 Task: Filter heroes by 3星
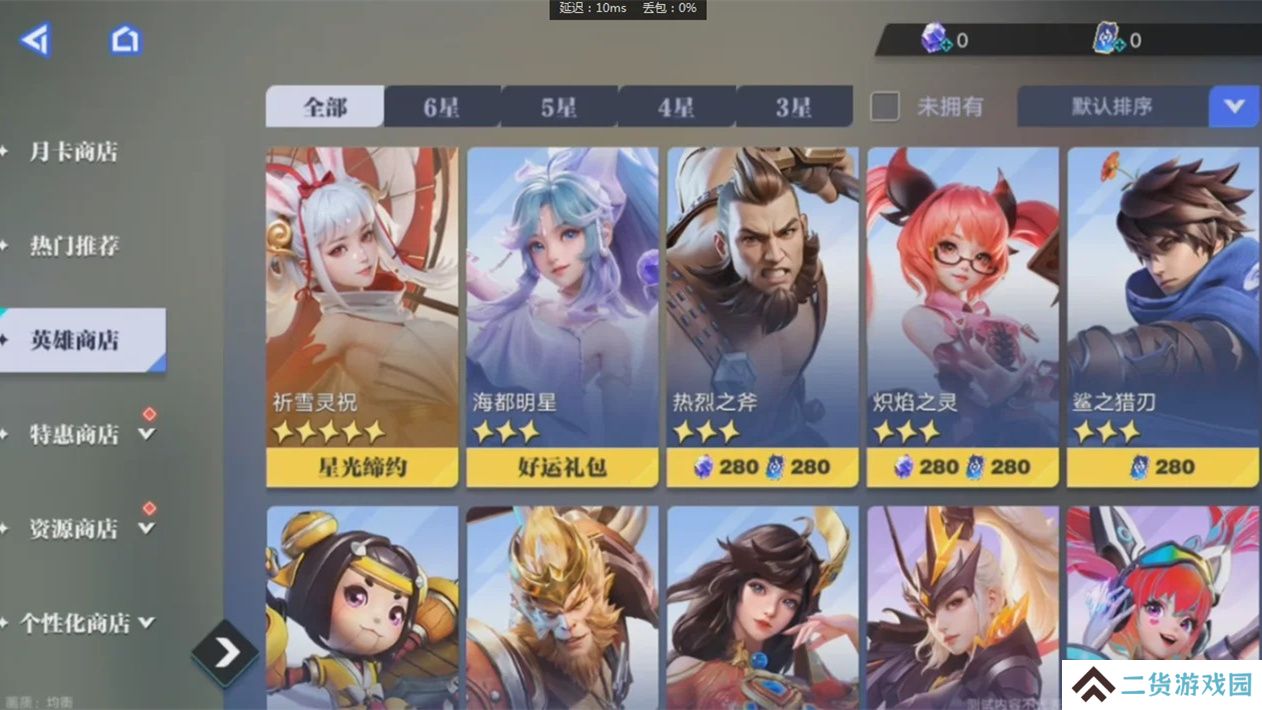point(794,107)
